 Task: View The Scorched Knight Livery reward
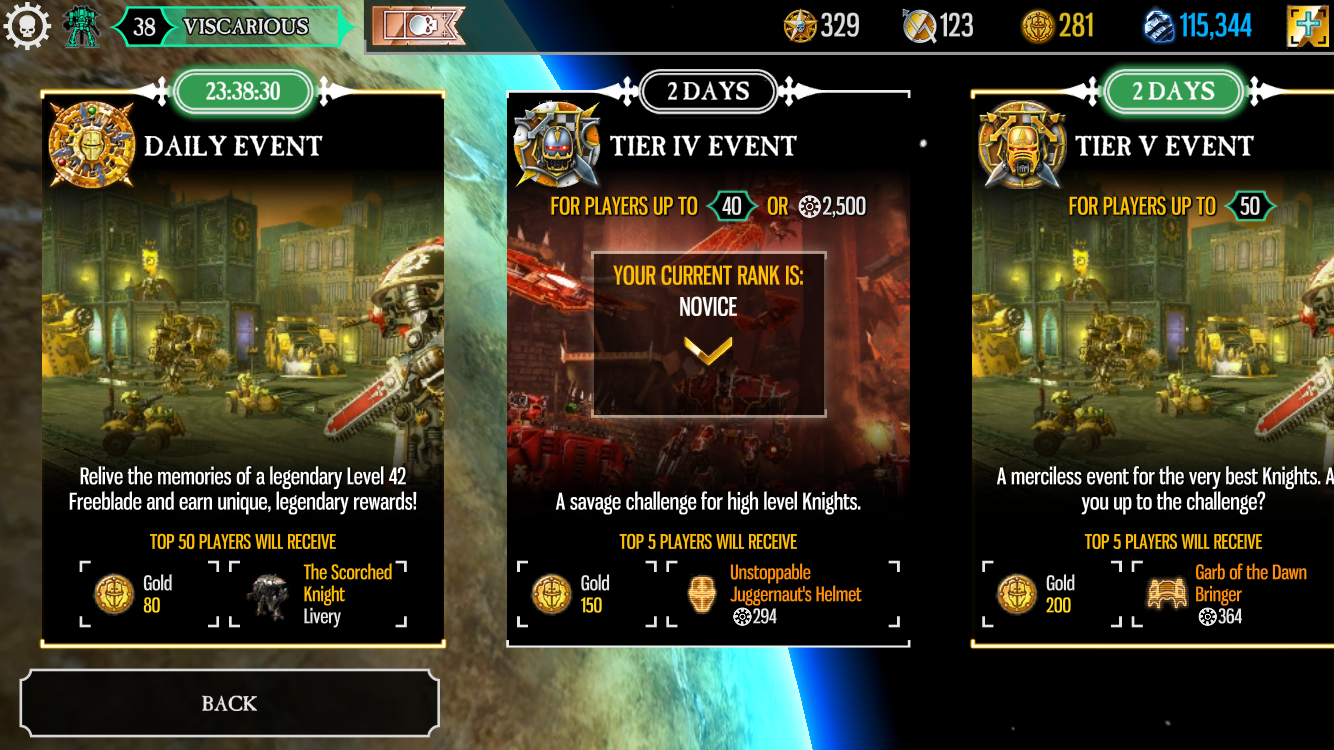tap(318, 594)
